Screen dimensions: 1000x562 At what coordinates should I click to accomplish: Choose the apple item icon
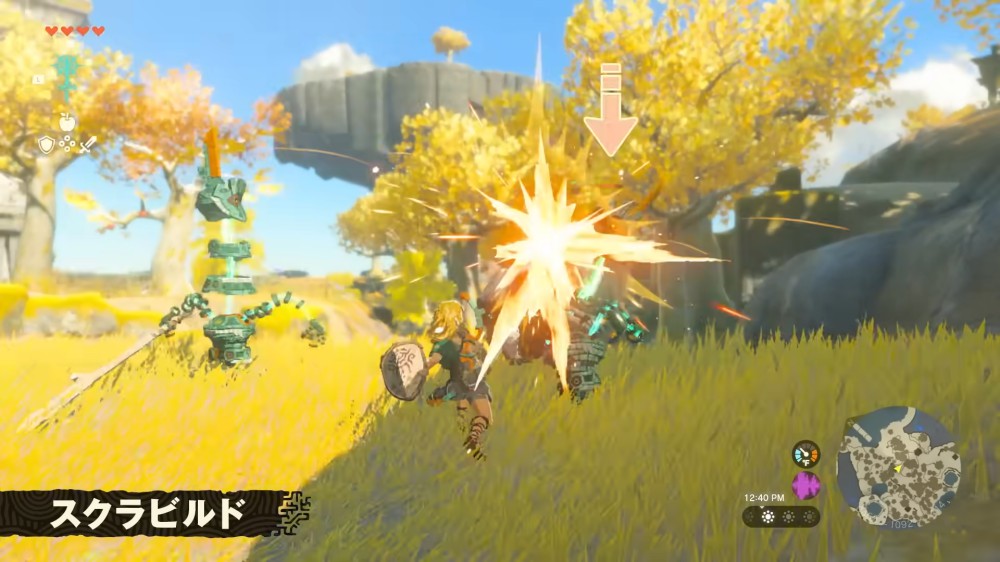coord(67,122)
